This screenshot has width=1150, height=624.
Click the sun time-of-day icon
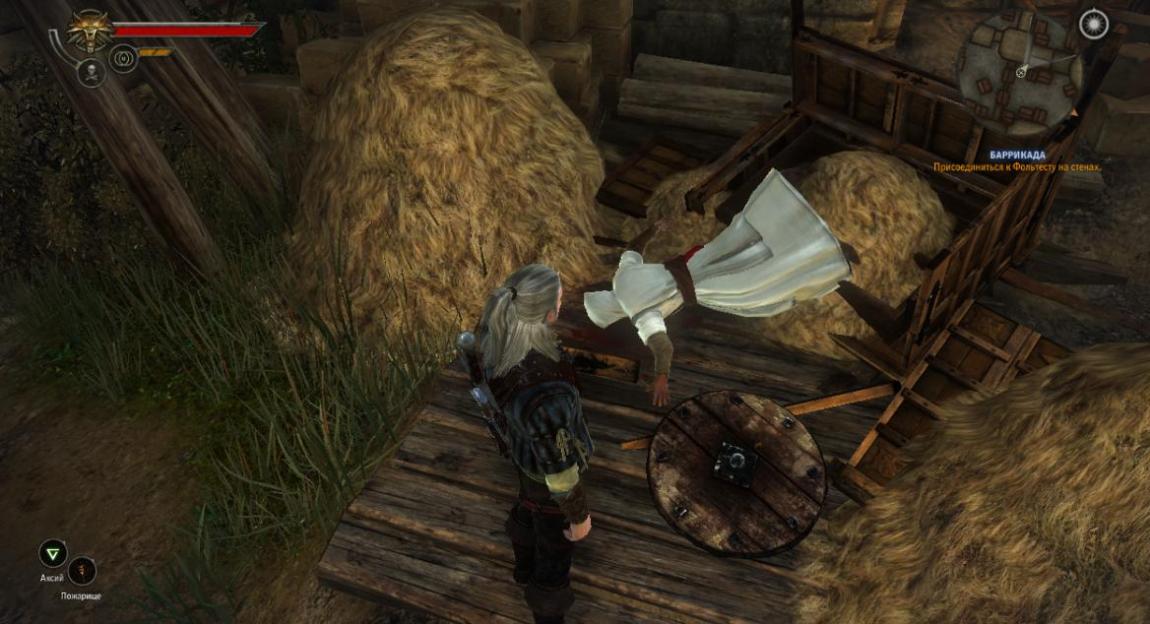click(1093, 24)
